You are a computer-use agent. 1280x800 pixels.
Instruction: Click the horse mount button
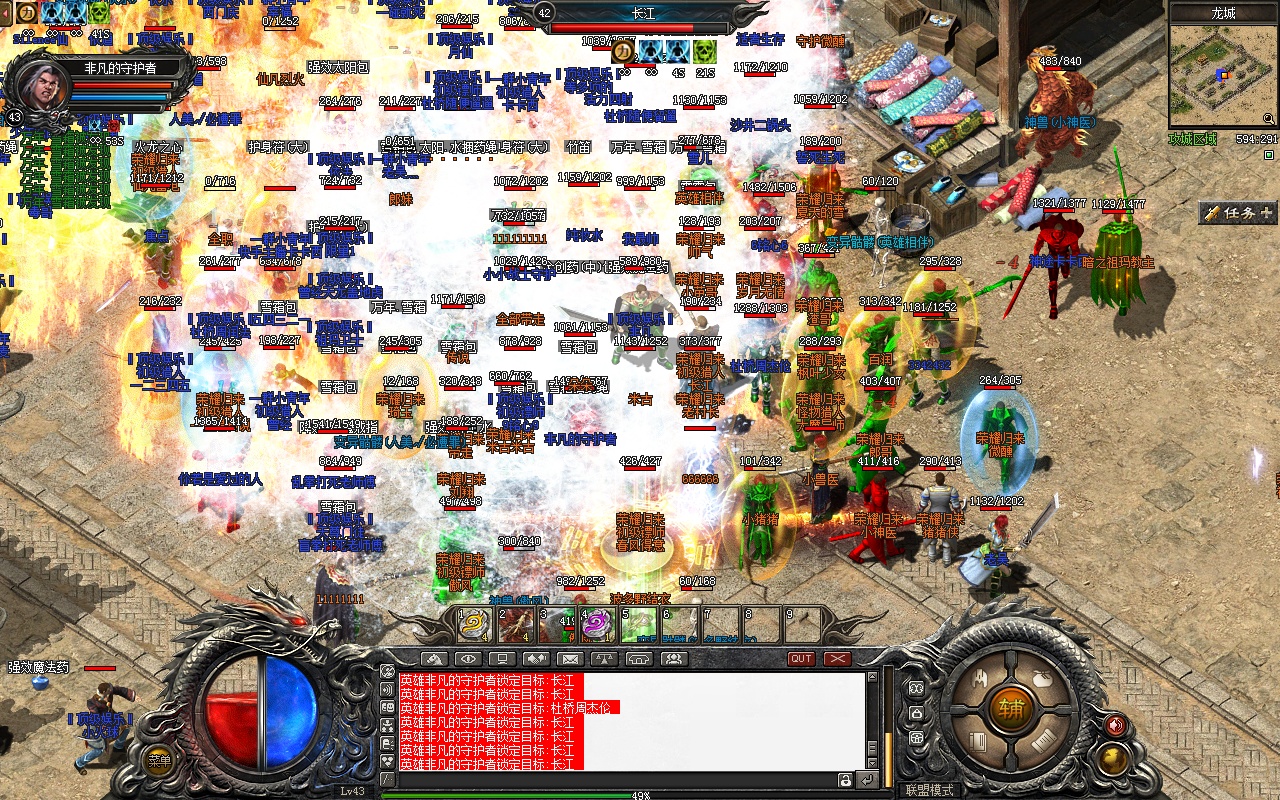click(433, 659)
